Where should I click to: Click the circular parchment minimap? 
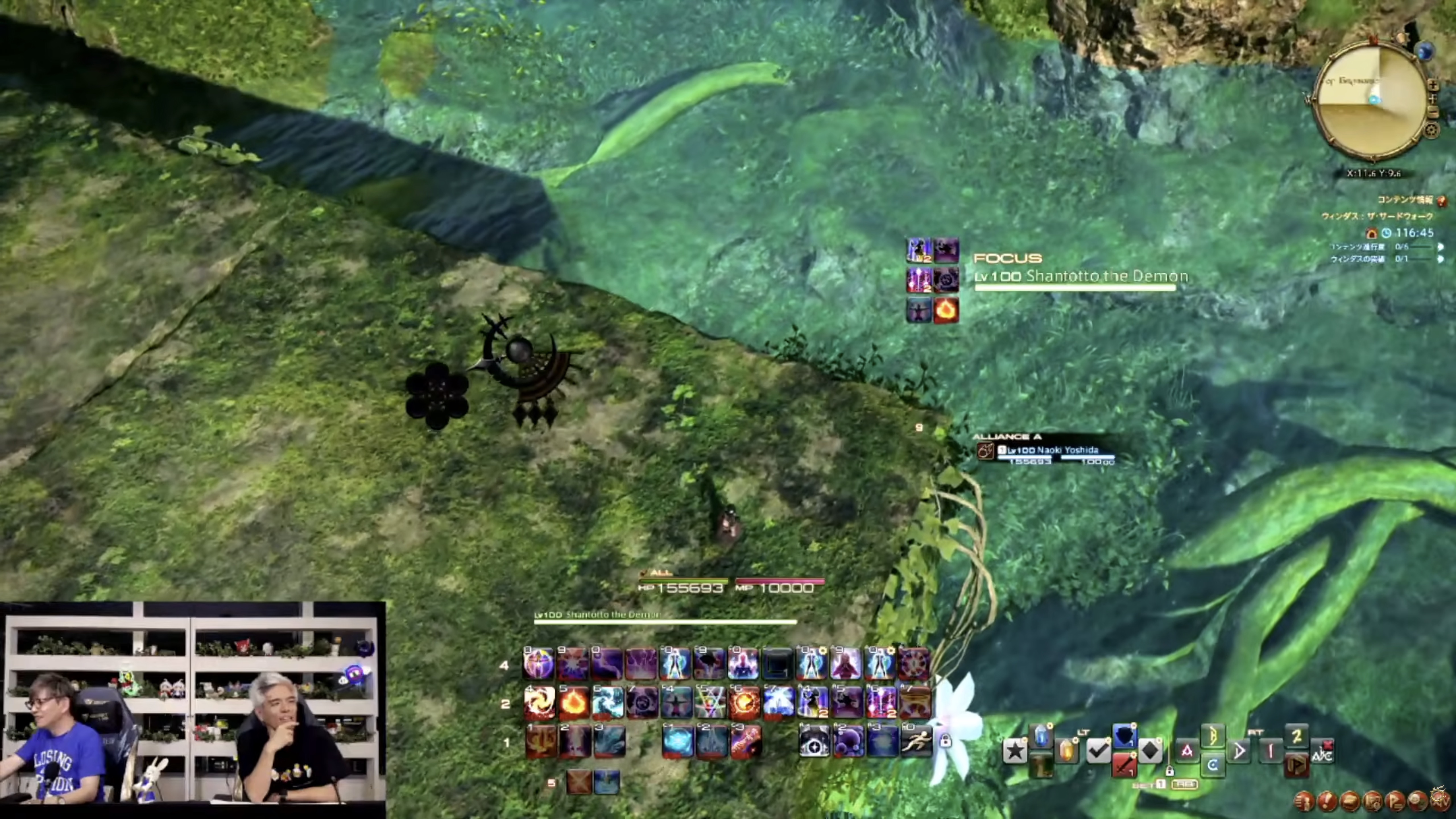(1370, 102)
